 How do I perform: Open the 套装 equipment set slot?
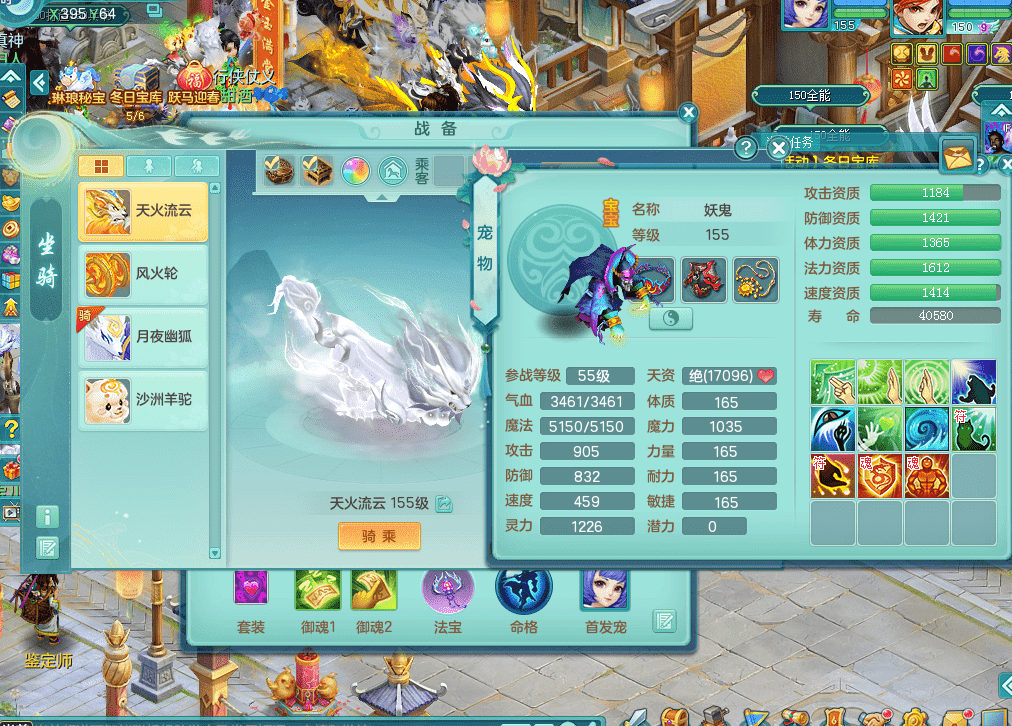pos(251,589)
